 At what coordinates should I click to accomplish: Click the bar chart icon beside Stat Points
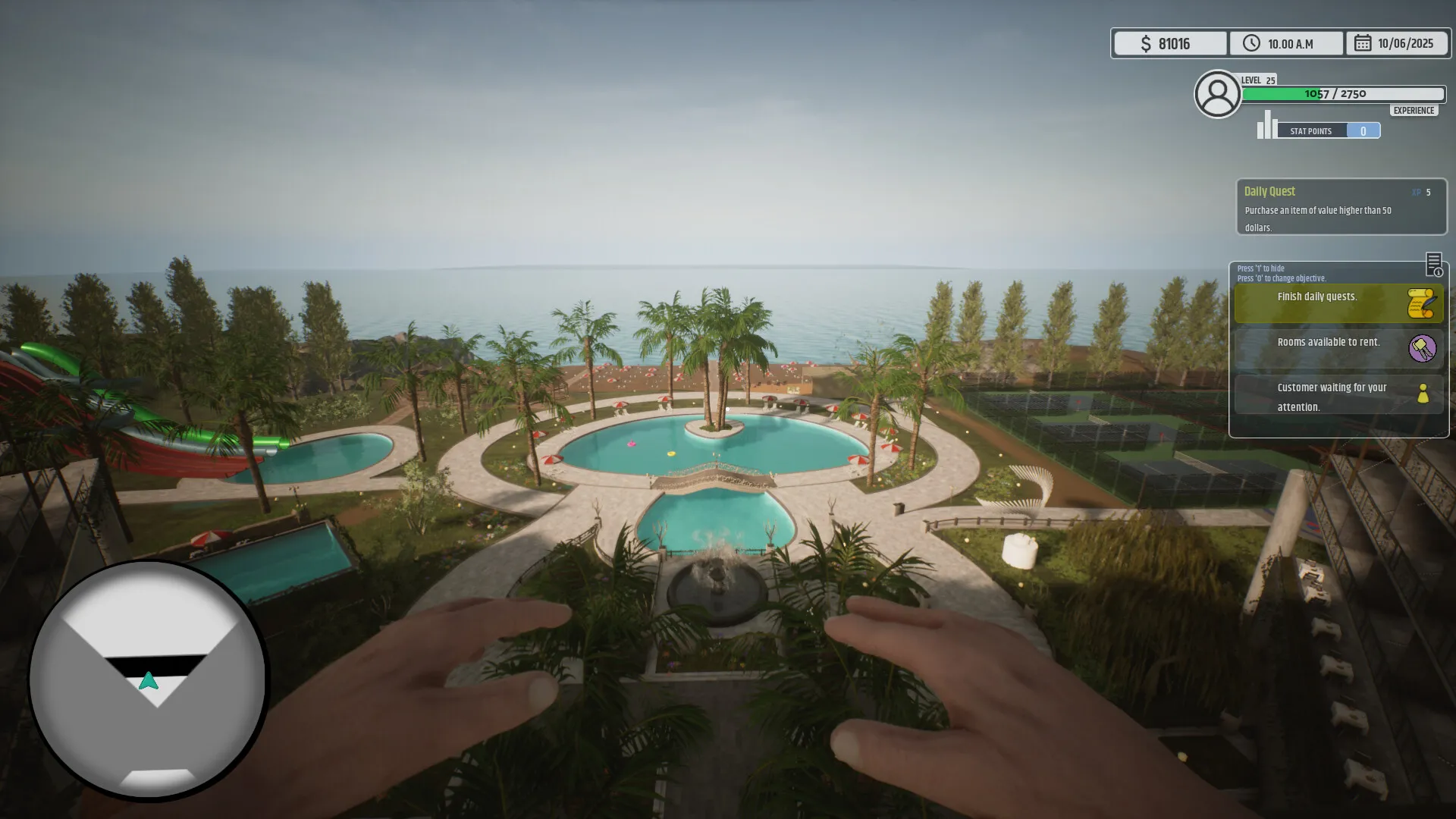tap(1266, 126)
